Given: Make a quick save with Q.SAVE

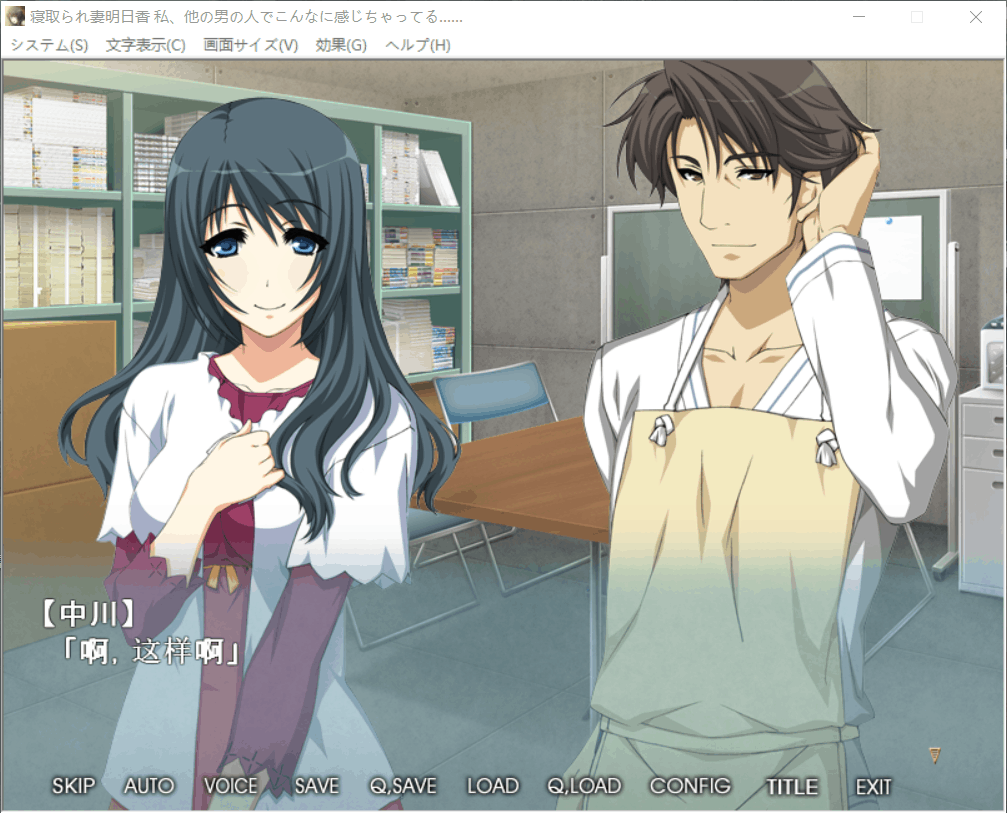Looking at the screenshot, I should 402,786.
